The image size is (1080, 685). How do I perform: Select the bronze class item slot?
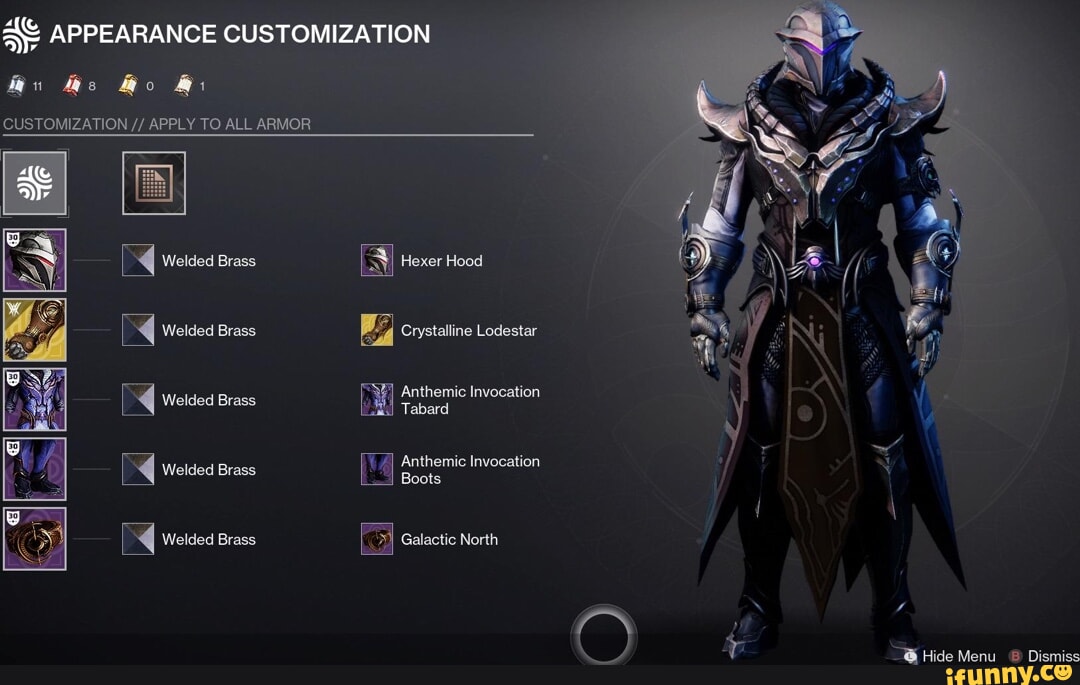pos(35,539)
